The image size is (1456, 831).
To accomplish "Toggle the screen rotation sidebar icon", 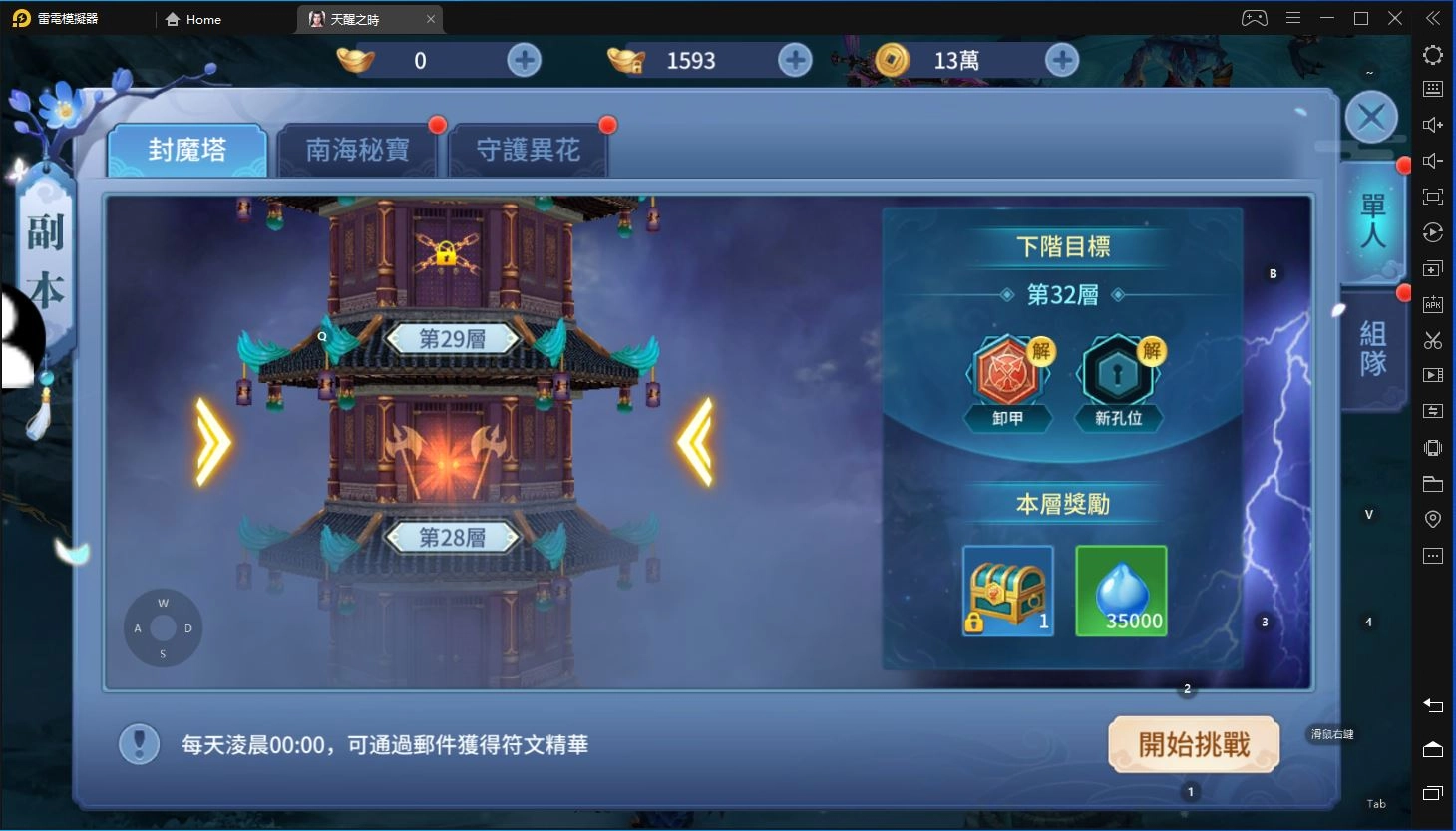I will click(x=1433, y=232).
